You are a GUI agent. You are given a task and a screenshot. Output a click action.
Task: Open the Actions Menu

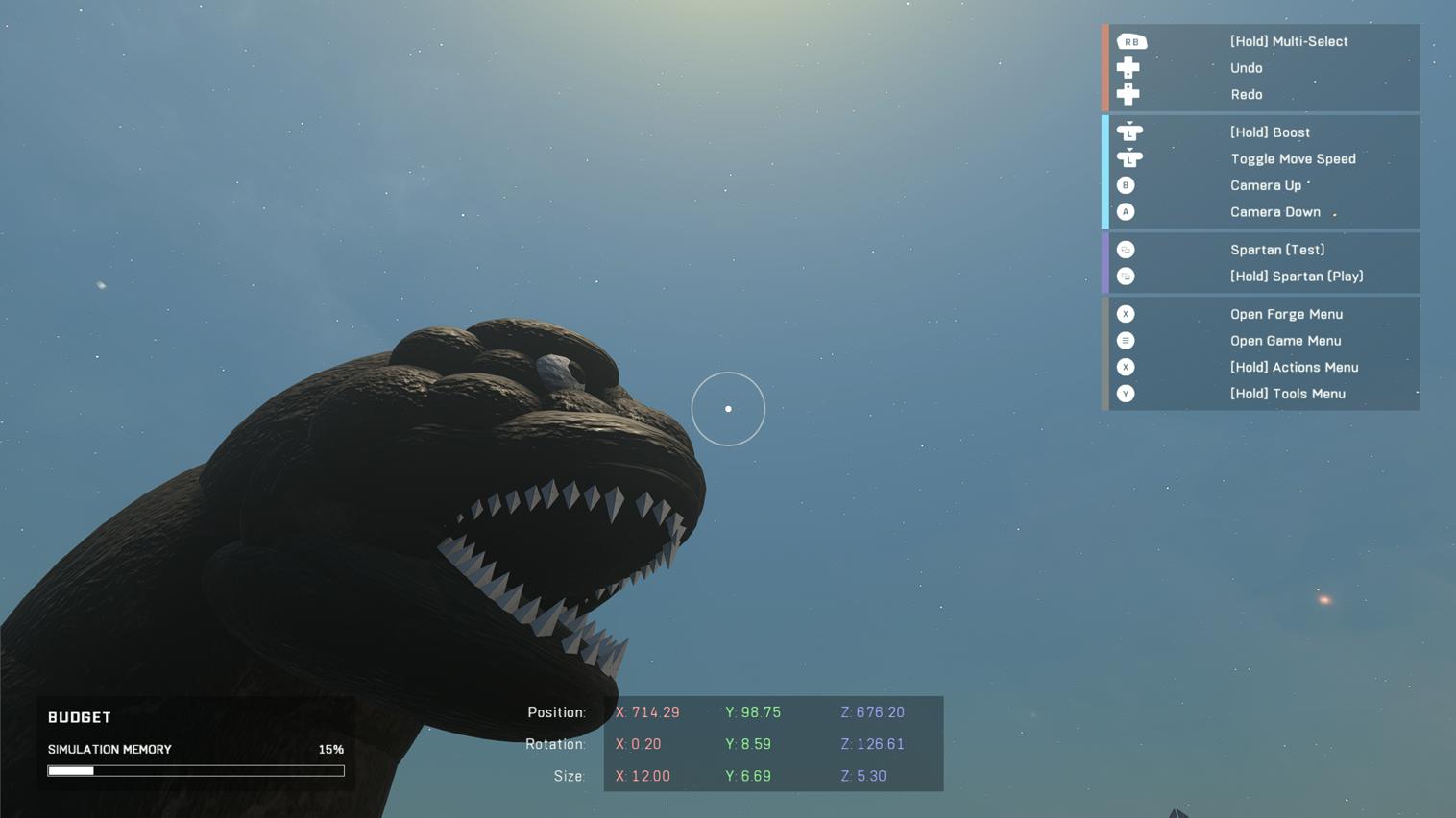pos(1294,367)
